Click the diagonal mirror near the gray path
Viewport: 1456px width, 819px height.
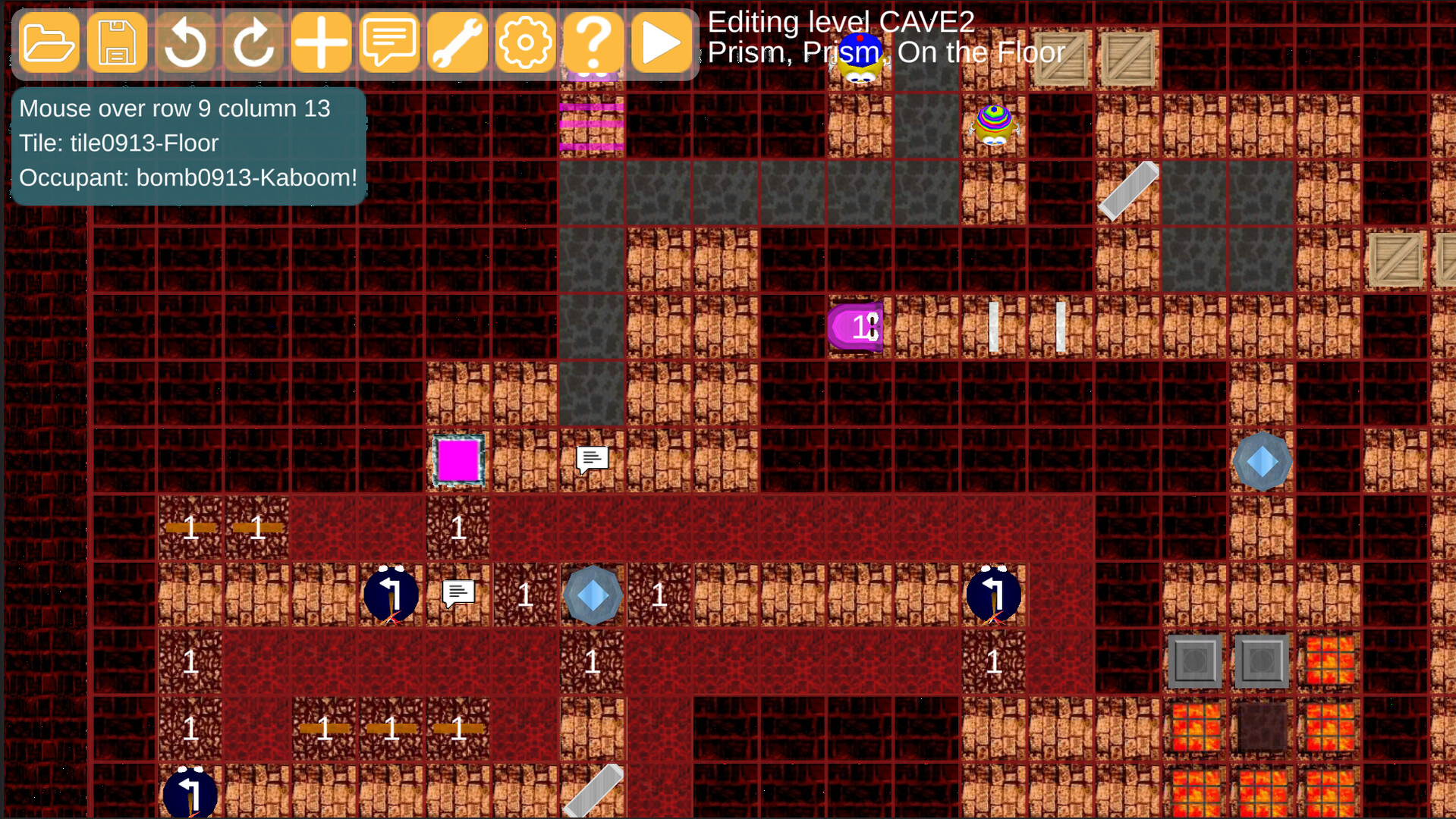(1130, 190)
